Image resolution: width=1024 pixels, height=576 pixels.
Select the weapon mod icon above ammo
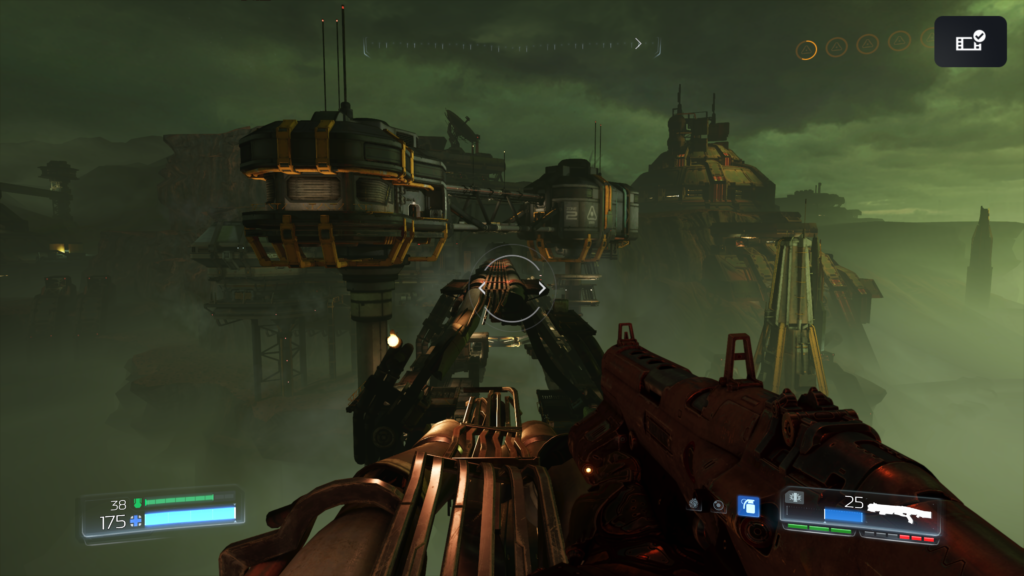797,497
